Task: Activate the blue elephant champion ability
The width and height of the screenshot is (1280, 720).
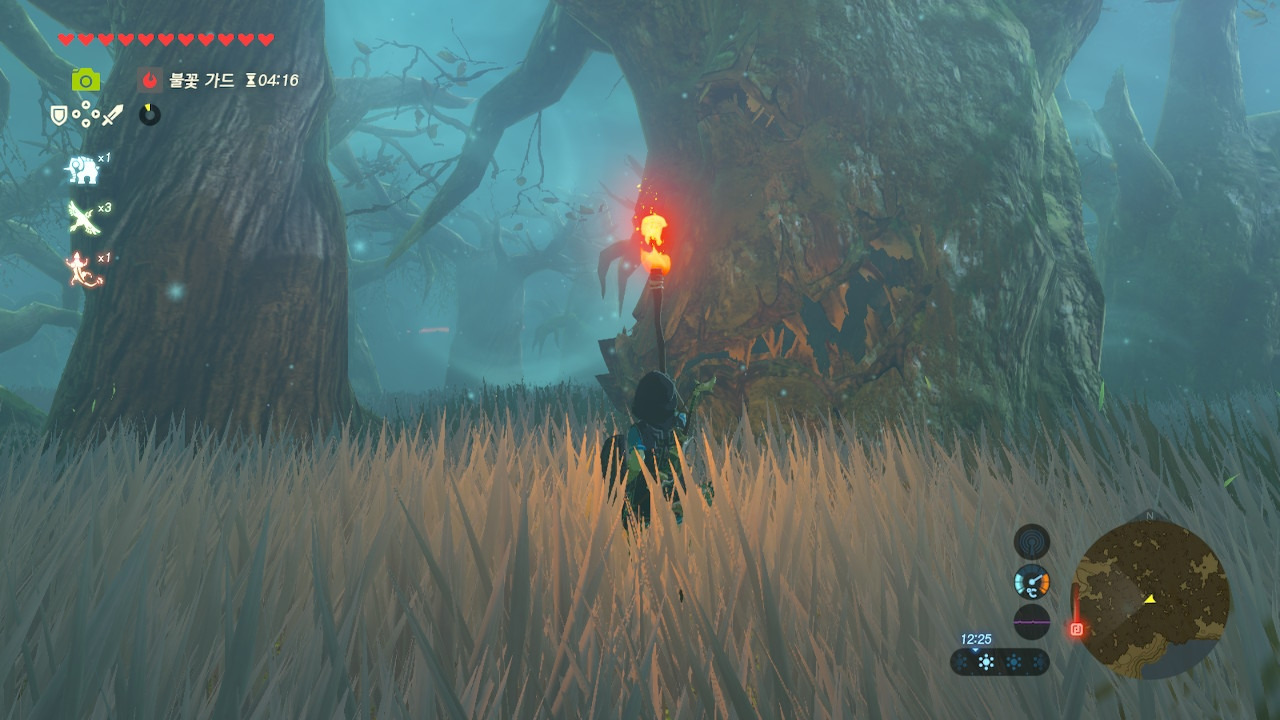Action: coord(81,170)
